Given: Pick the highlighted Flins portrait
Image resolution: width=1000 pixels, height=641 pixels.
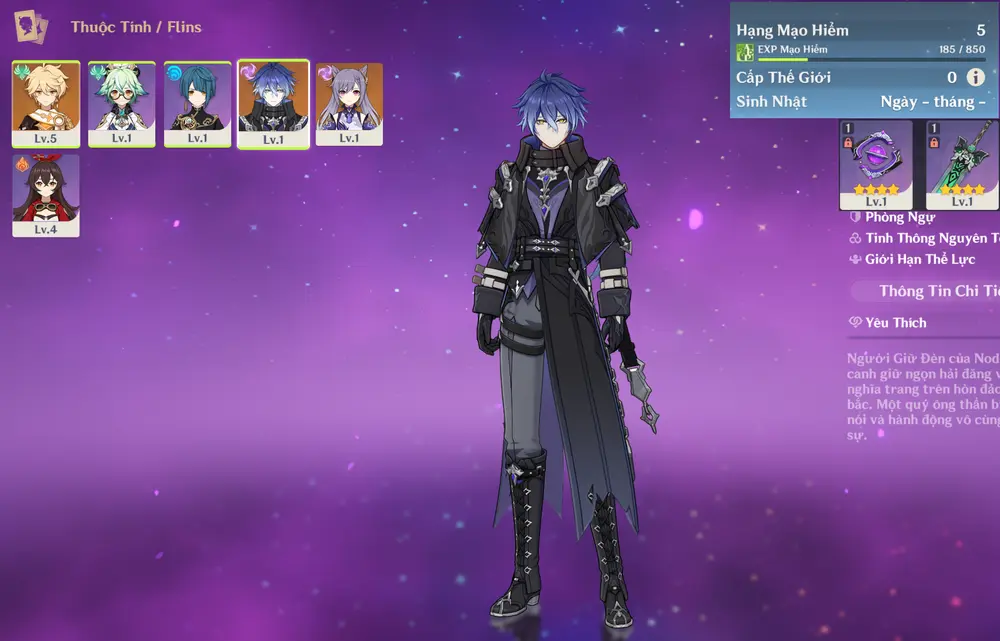Looking at the screenshot, I should pos(273,104).
